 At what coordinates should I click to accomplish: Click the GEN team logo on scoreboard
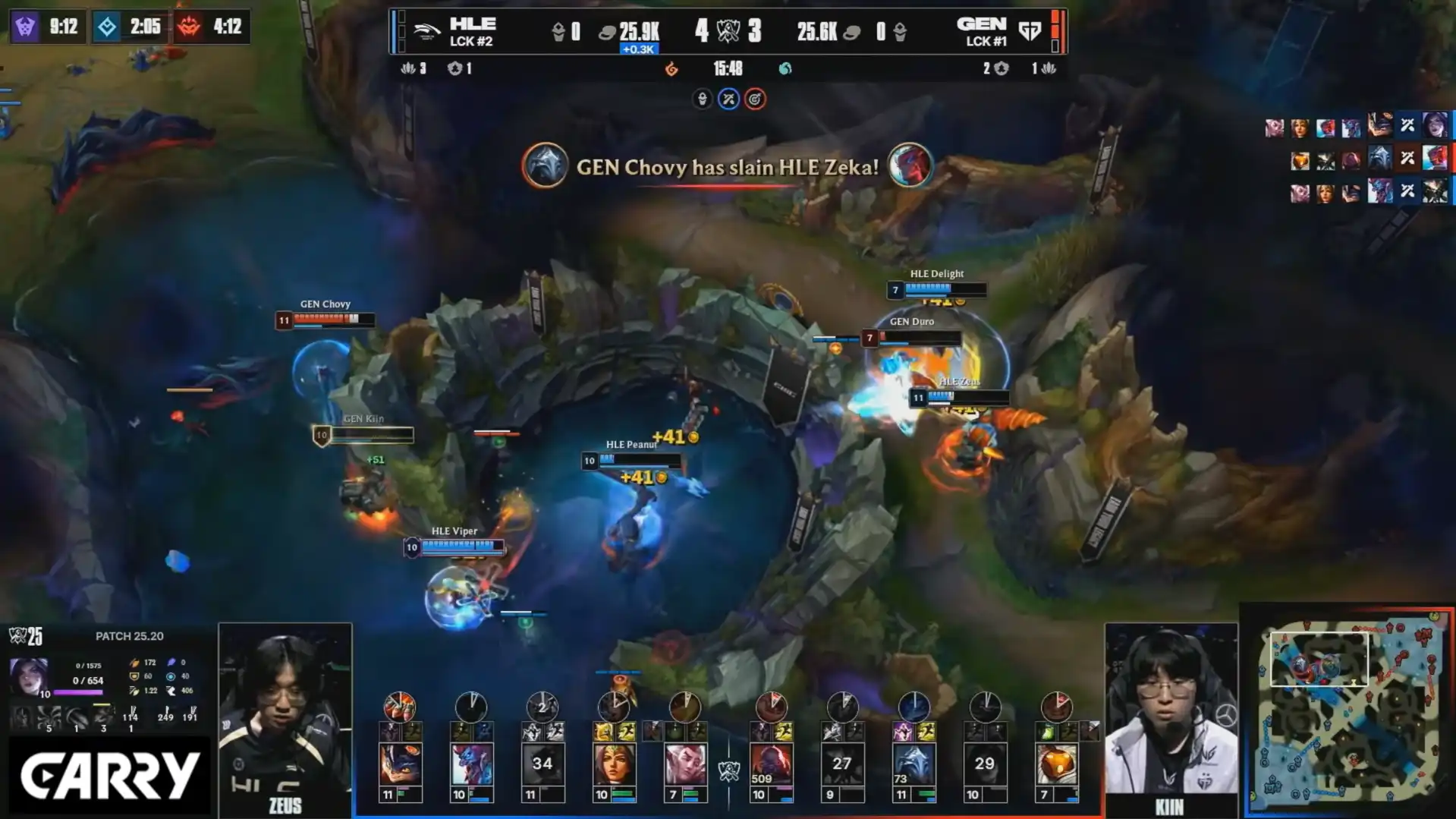pyautogui.click(x=1030, y=31)
